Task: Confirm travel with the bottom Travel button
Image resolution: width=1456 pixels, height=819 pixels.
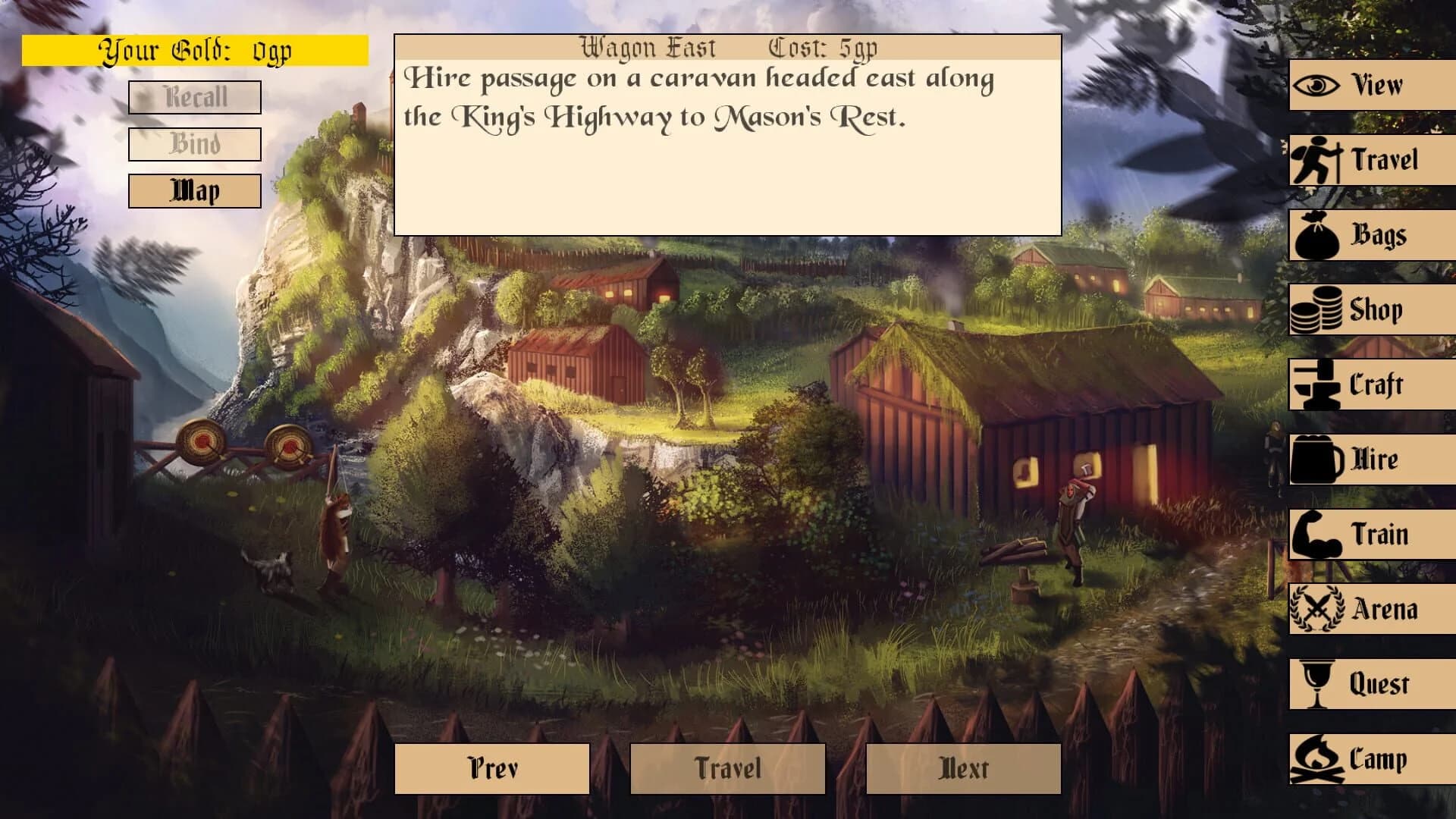Action: pyautogui.click(x=728, y=768)
